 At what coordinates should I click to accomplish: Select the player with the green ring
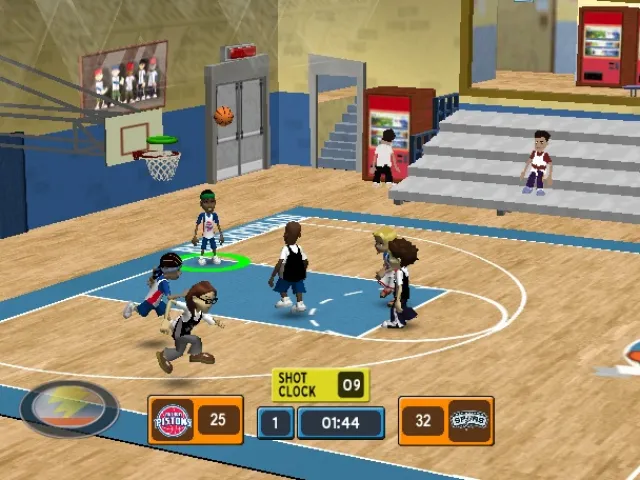[208, 226]
